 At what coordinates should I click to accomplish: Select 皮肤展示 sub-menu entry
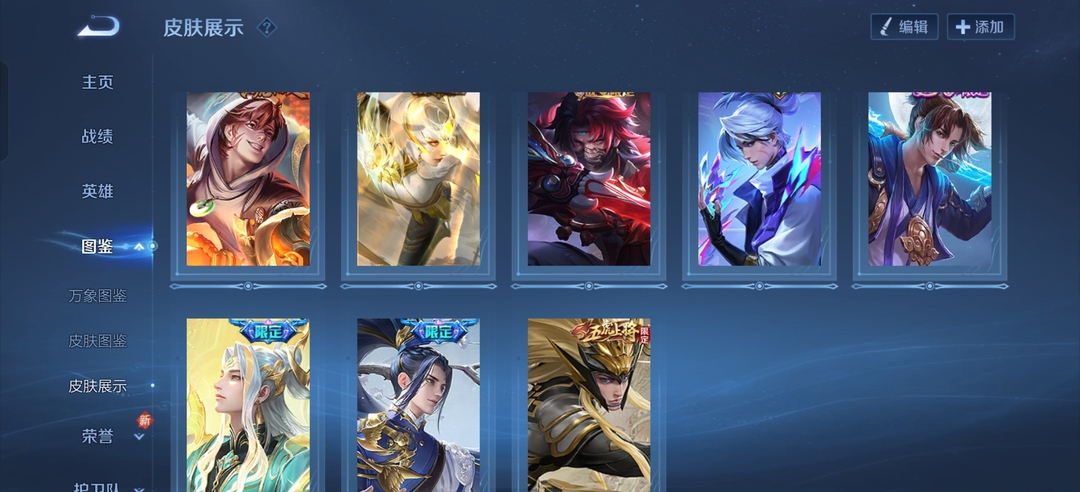98,386
